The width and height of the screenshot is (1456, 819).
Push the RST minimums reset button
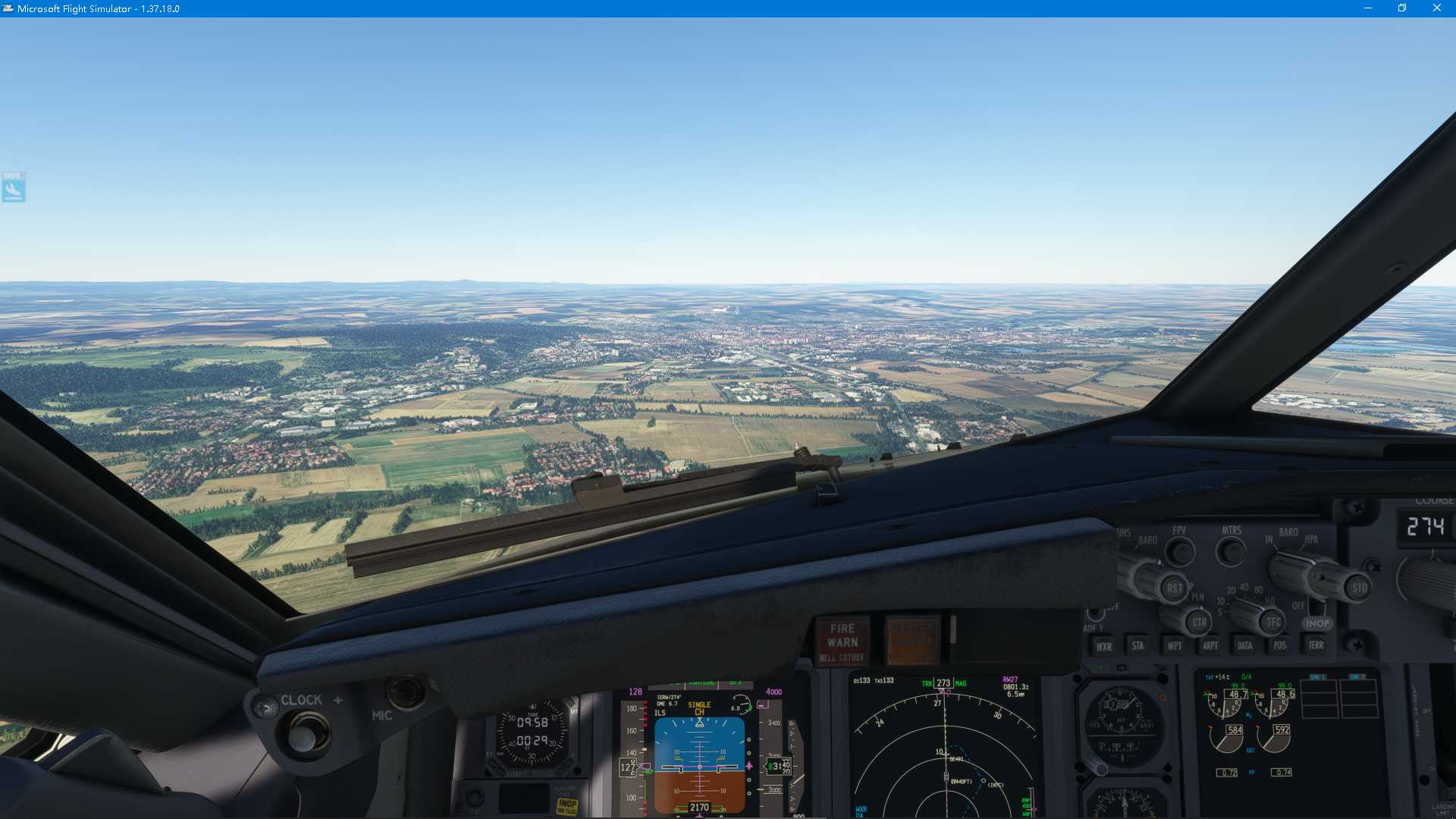coord(1174,588)
